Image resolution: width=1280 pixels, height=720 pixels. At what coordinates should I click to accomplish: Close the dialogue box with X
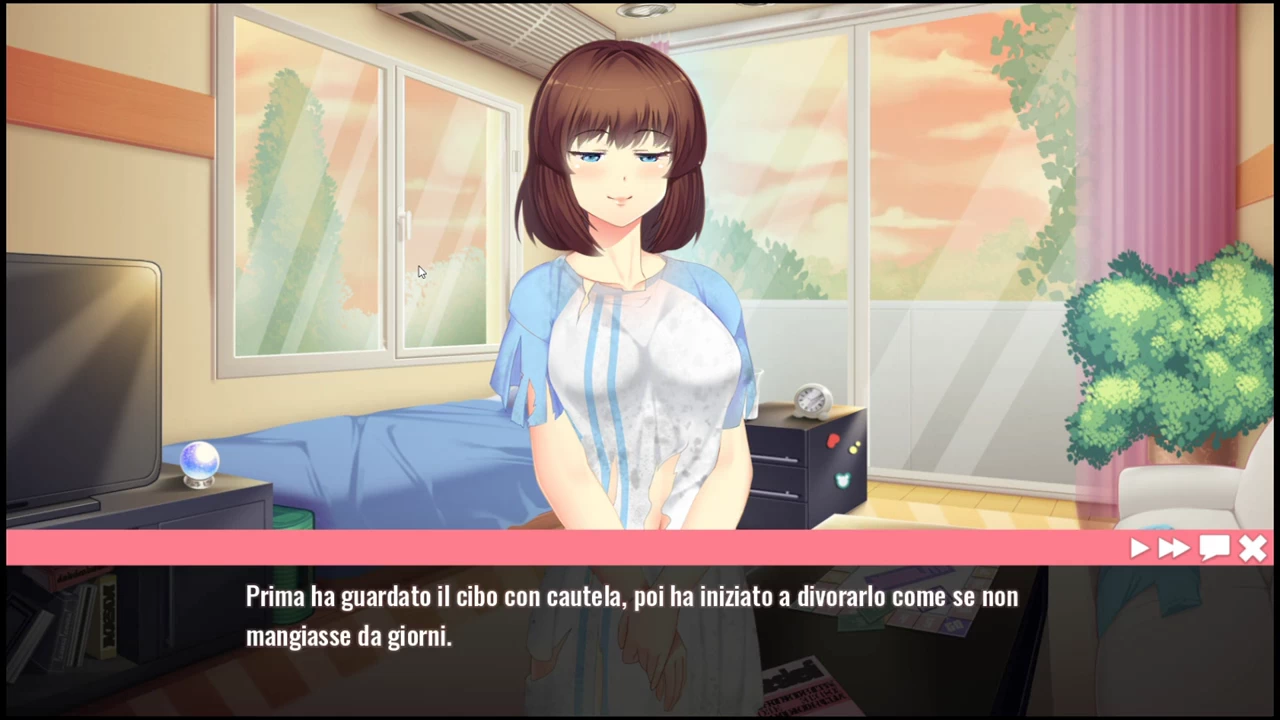(1253, 548)
